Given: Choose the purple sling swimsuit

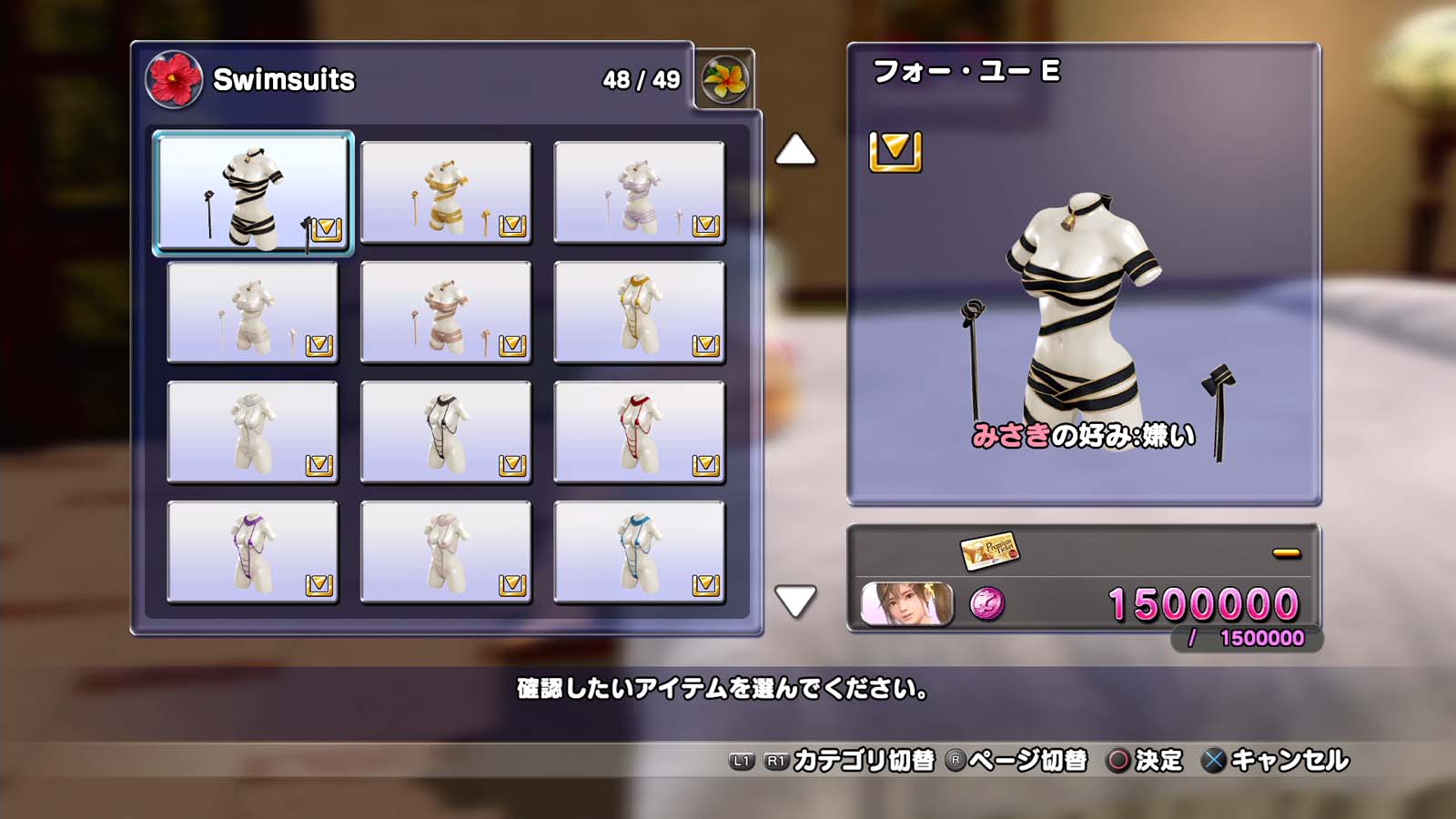Looking at the screenshot, I should coord(253,551).
